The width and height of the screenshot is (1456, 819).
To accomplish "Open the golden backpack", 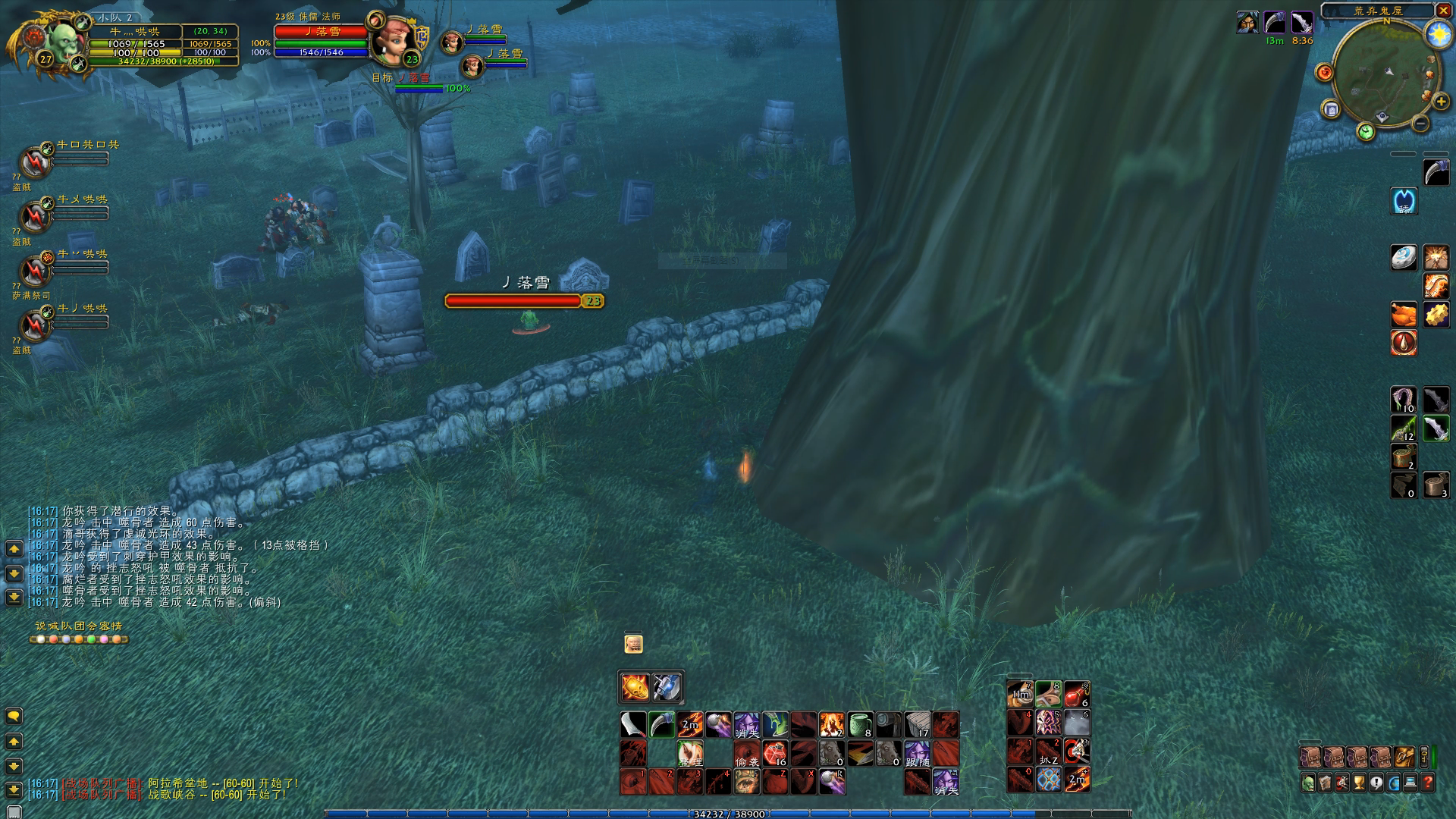I will (x=1403, y=756).
